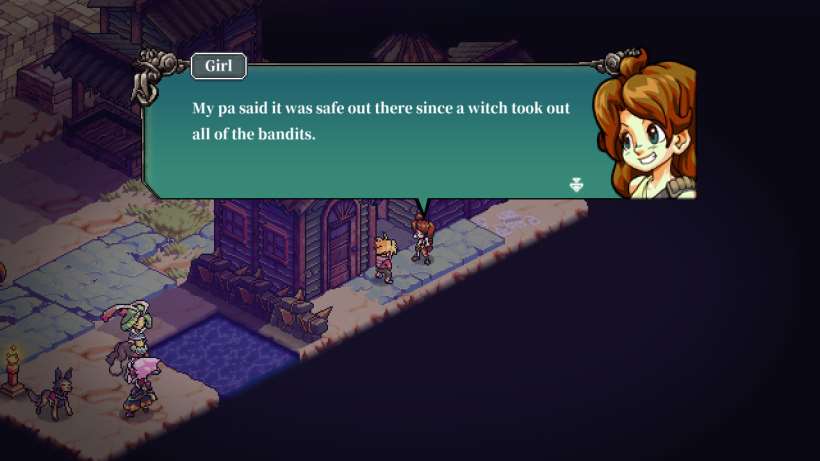Image resolution: width=820 pixels, height=461 pixels.
Task: Advance dialogue with the continue arrow
Action: tap(576, 184)
